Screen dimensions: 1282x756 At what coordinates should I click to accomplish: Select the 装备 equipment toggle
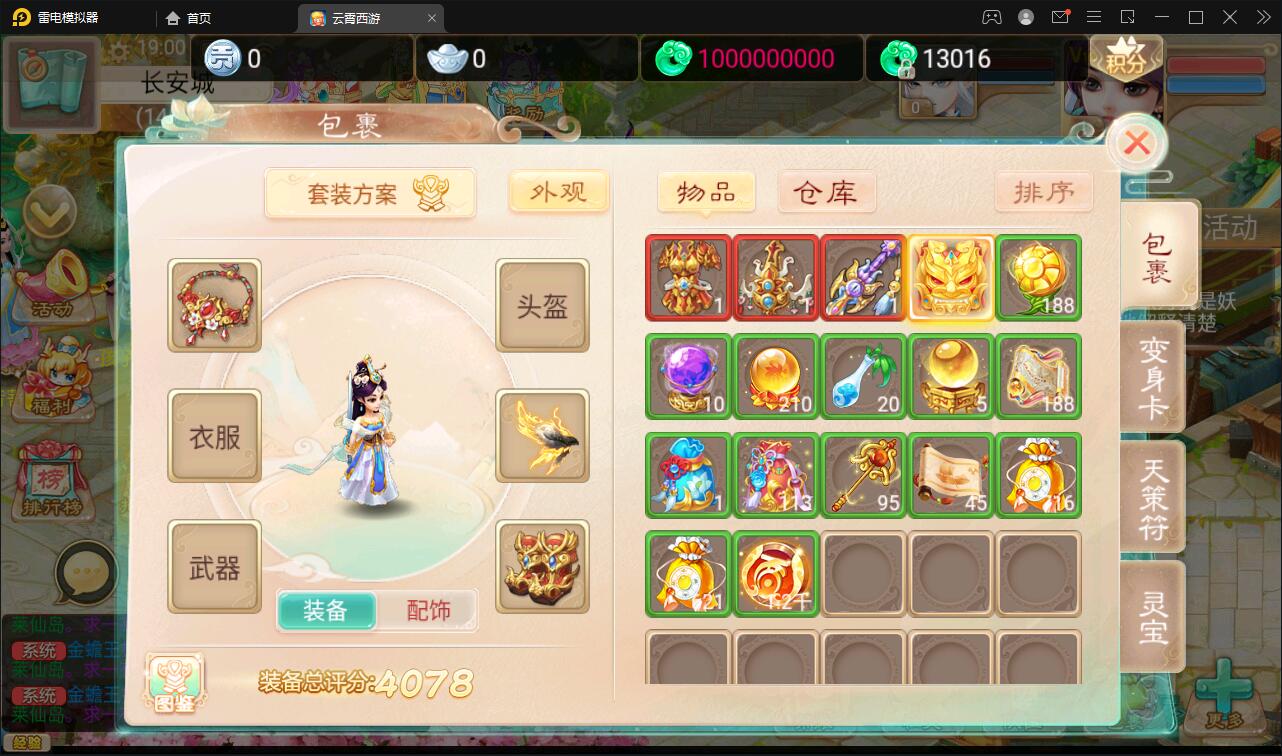[325, 608]
